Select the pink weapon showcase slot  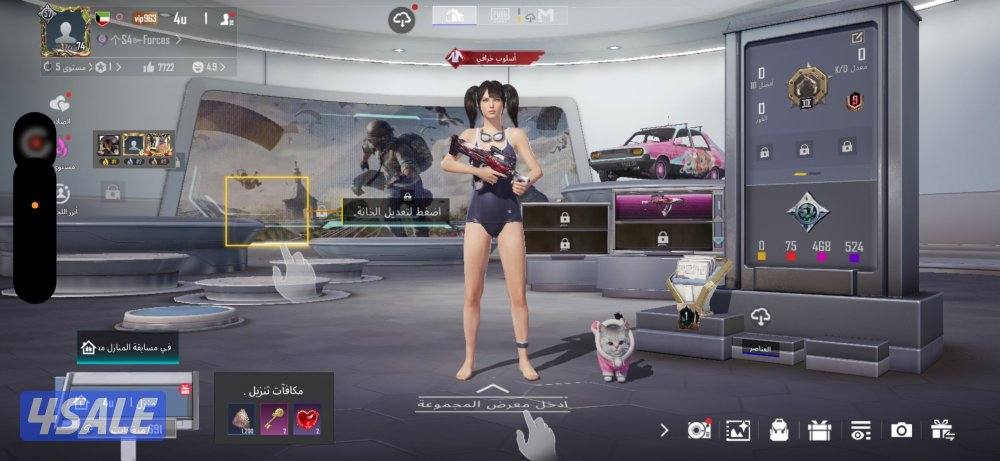tap(663, 205)
